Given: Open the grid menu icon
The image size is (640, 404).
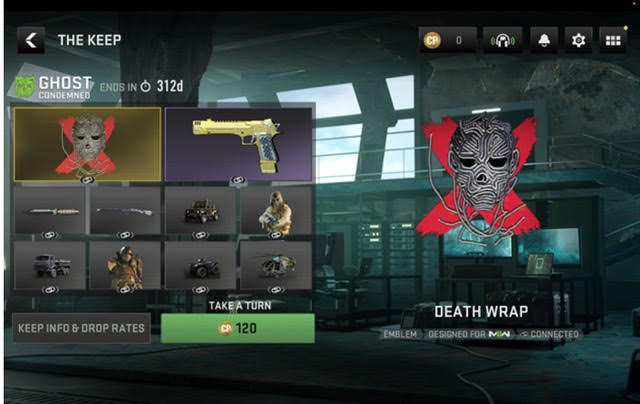Looking at the screenshot, I should coord(611,40).
